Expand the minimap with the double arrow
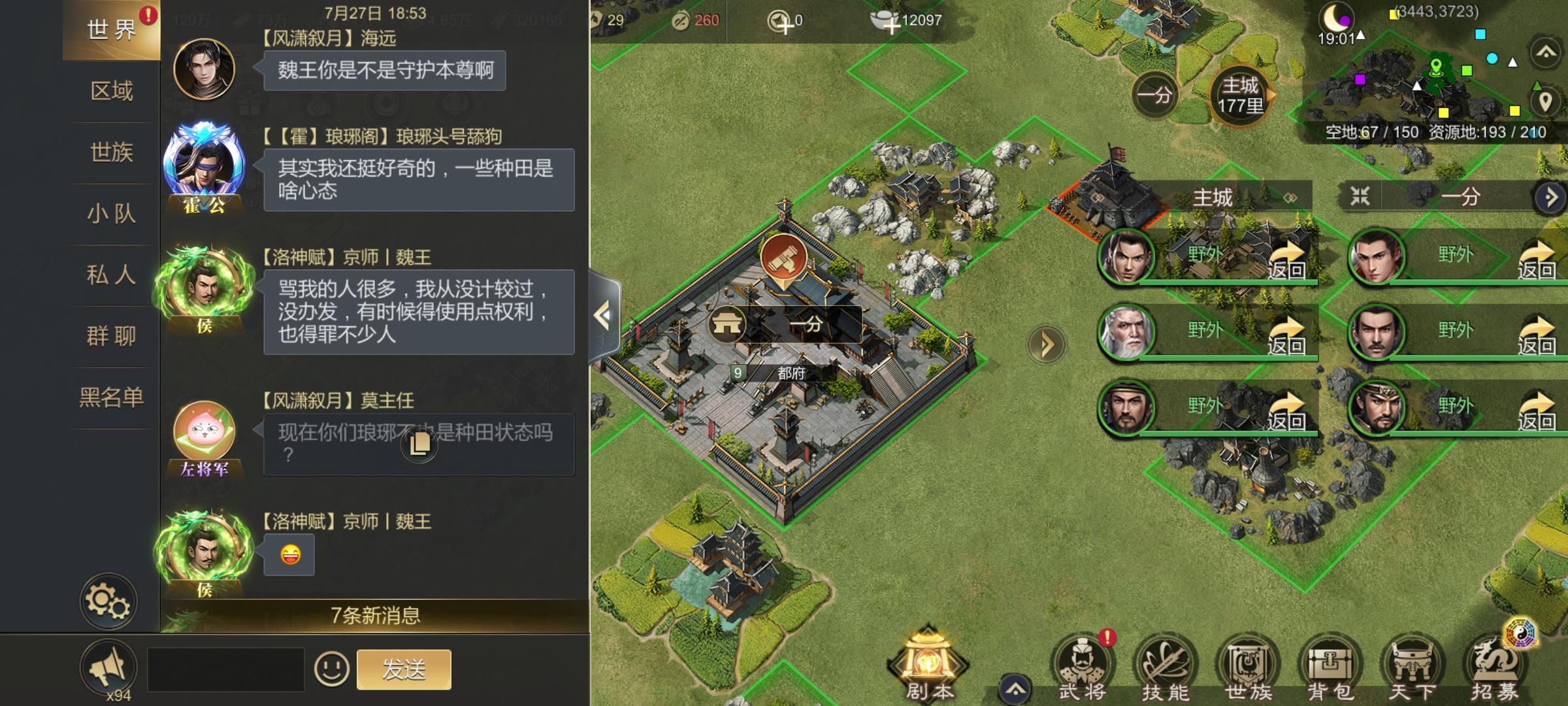 tap(1544, 51)
